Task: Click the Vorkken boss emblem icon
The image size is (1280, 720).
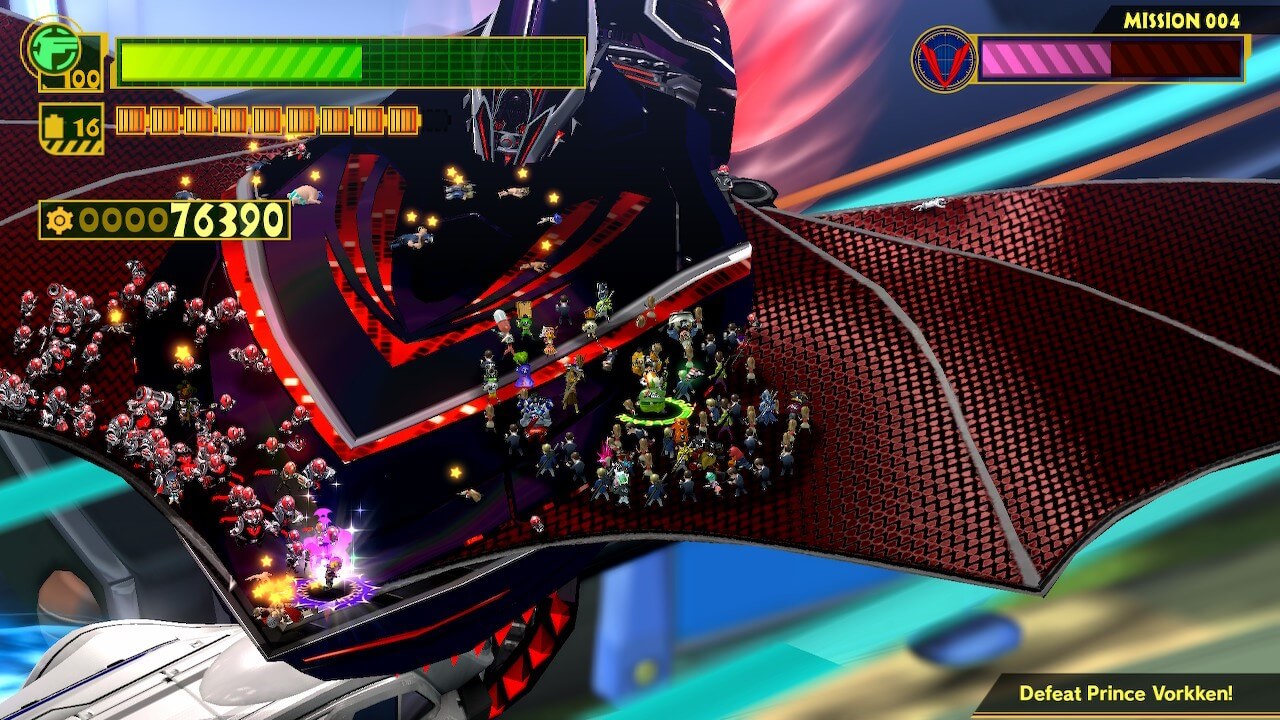Action: (943, 59)
